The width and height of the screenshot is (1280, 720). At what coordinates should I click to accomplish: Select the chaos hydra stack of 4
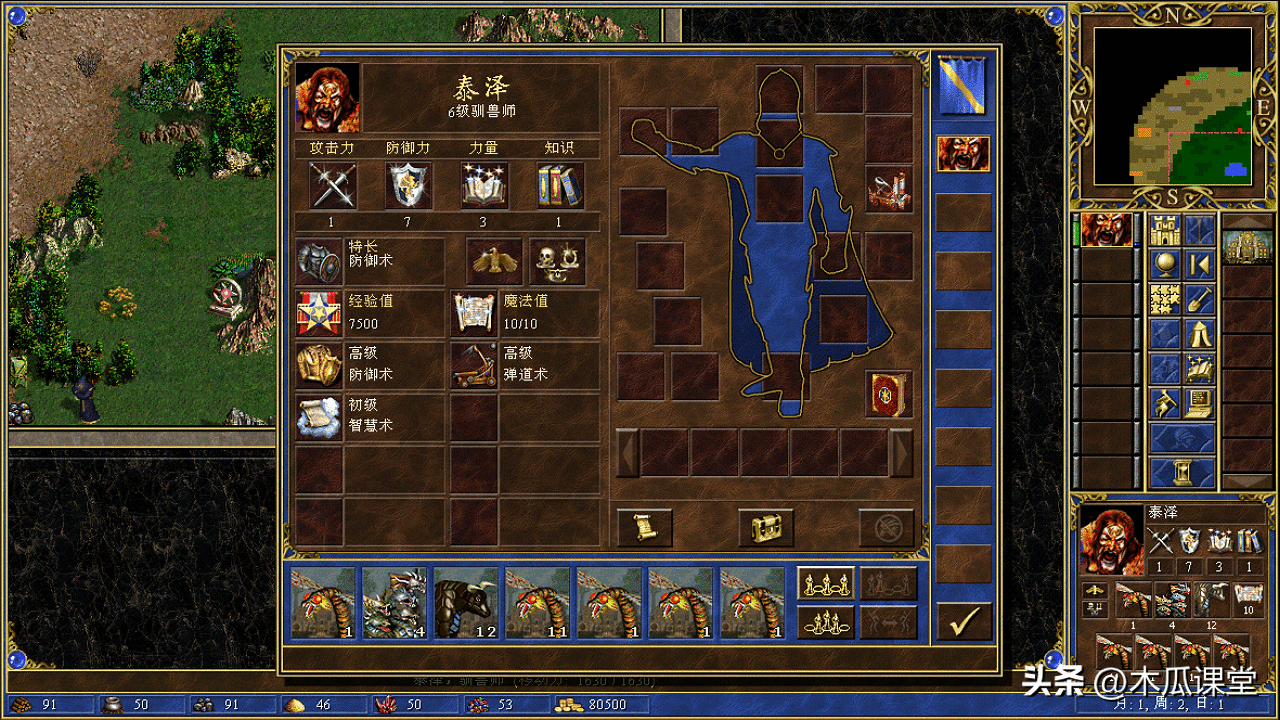click(395, 602)
